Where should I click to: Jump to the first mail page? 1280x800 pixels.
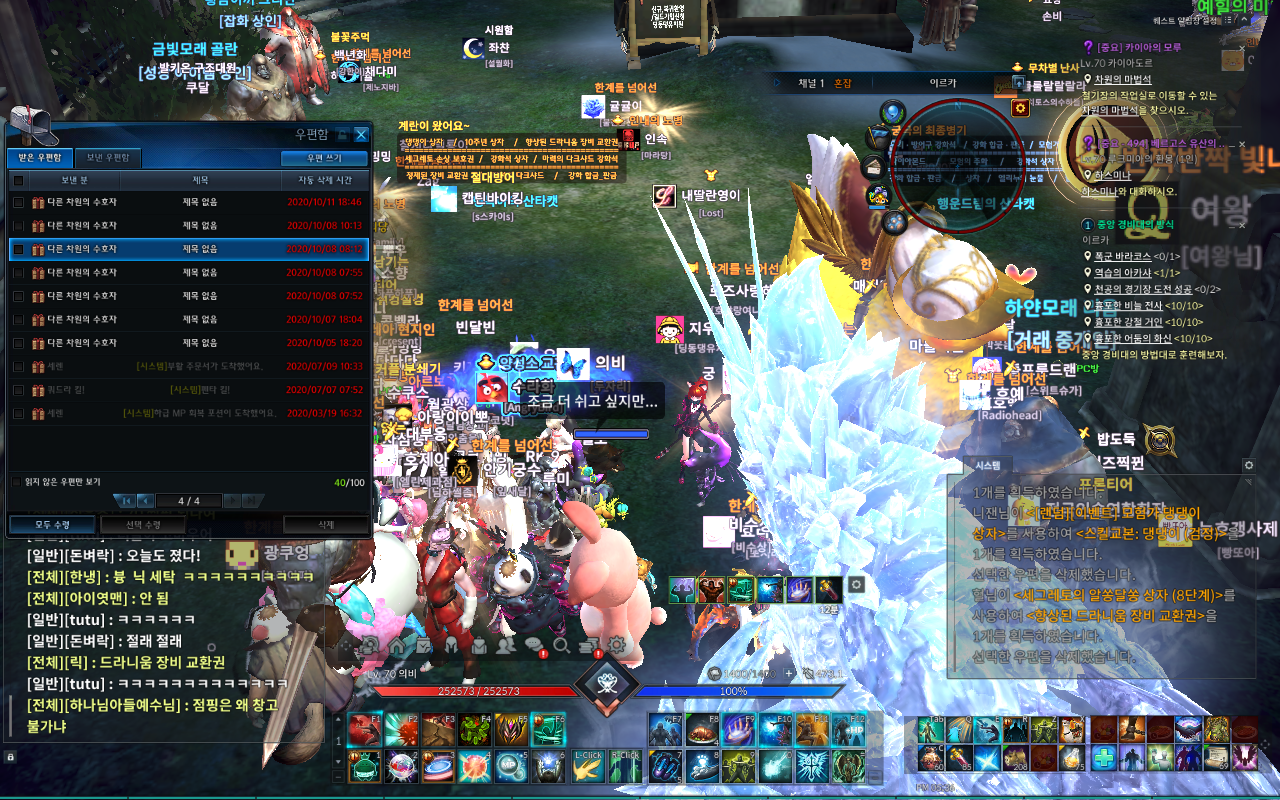click(x=125, y=500)
